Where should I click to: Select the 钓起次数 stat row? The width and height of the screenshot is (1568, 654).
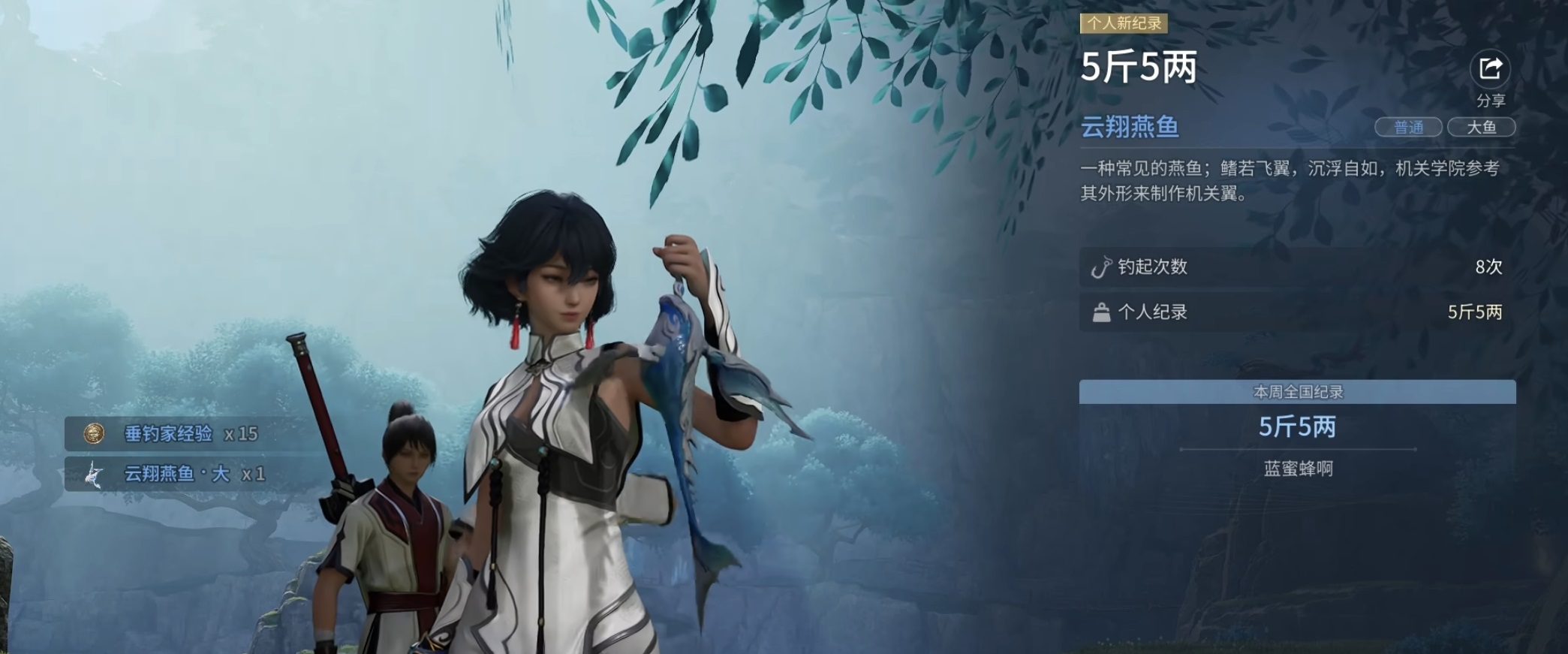point(1297,267)
